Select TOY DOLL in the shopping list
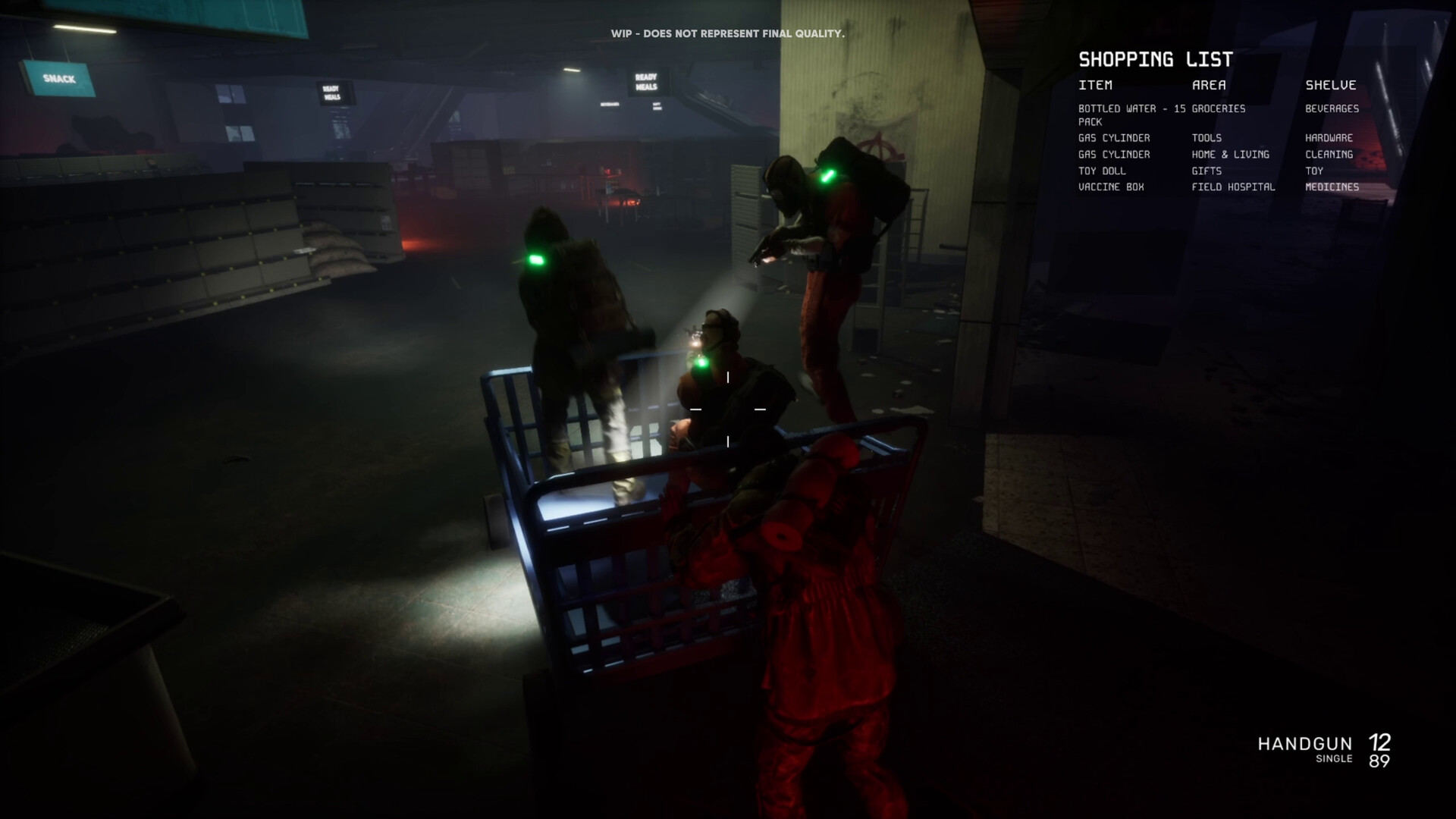This screenshot has width=1456, height=819. coord(1101,171)
